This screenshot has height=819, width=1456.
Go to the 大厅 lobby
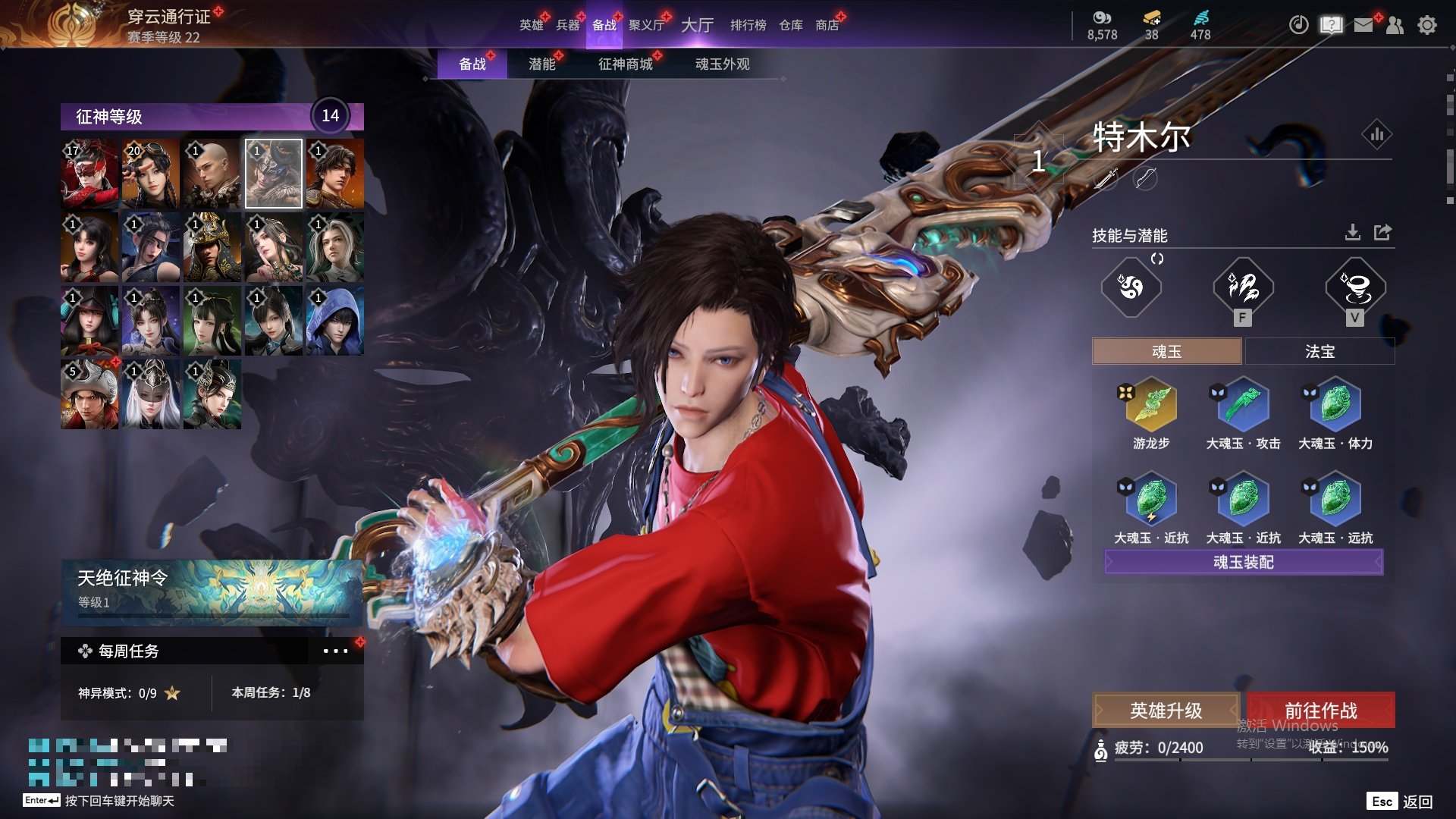(x=697, y=25)
